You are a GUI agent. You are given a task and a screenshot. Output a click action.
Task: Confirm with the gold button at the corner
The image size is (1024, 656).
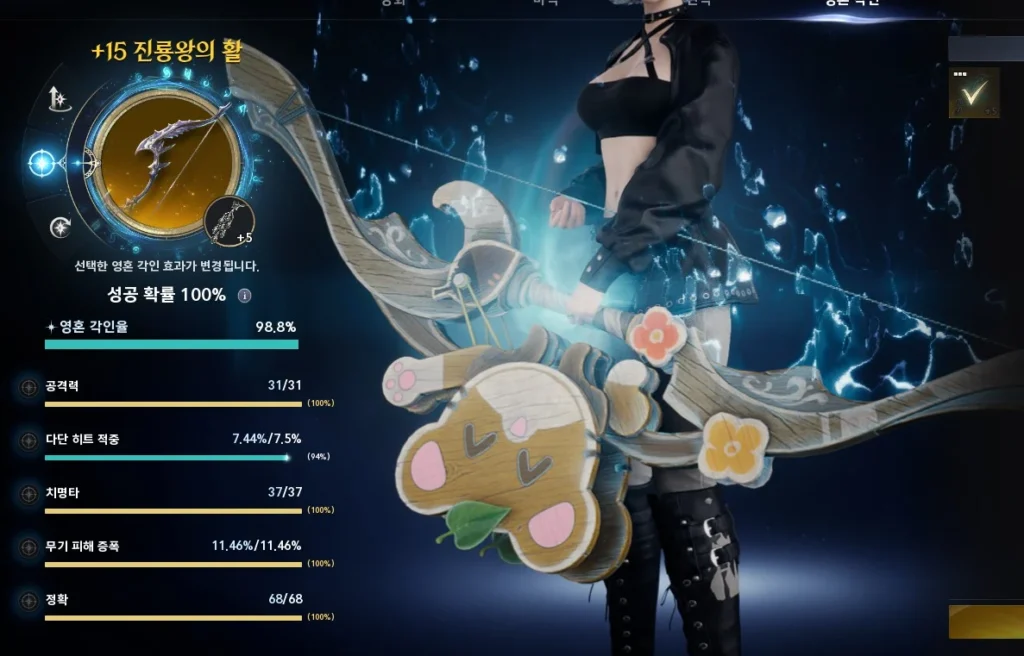pos(986,622)
